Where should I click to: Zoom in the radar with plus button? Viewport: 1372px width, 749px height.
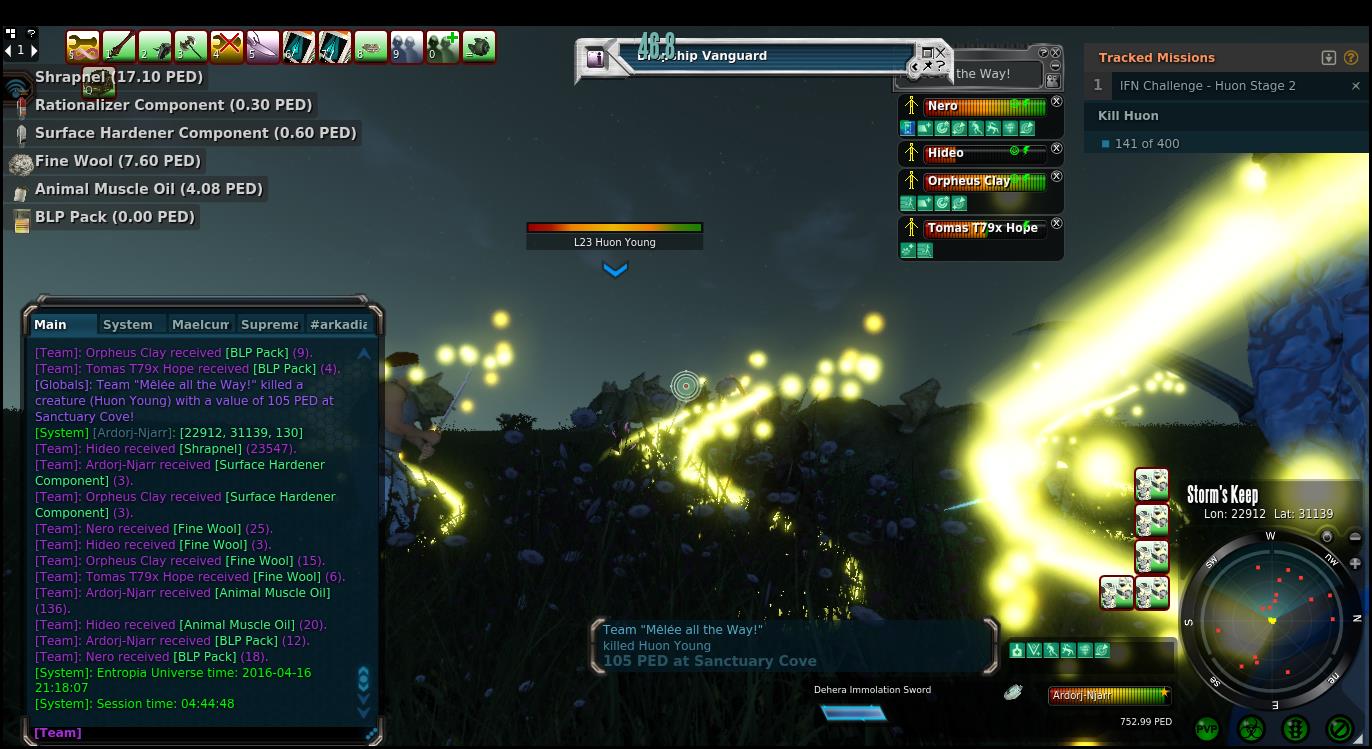(1355, 563)
